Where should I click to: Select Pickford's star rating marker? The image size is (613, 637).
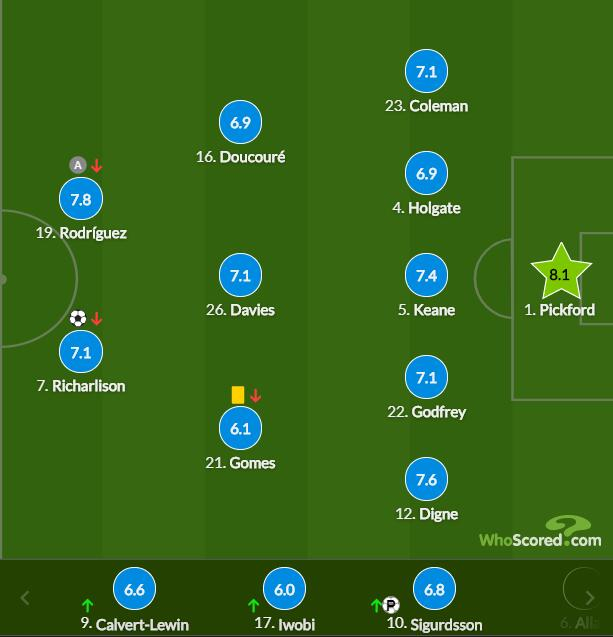[x=559, y=273]
